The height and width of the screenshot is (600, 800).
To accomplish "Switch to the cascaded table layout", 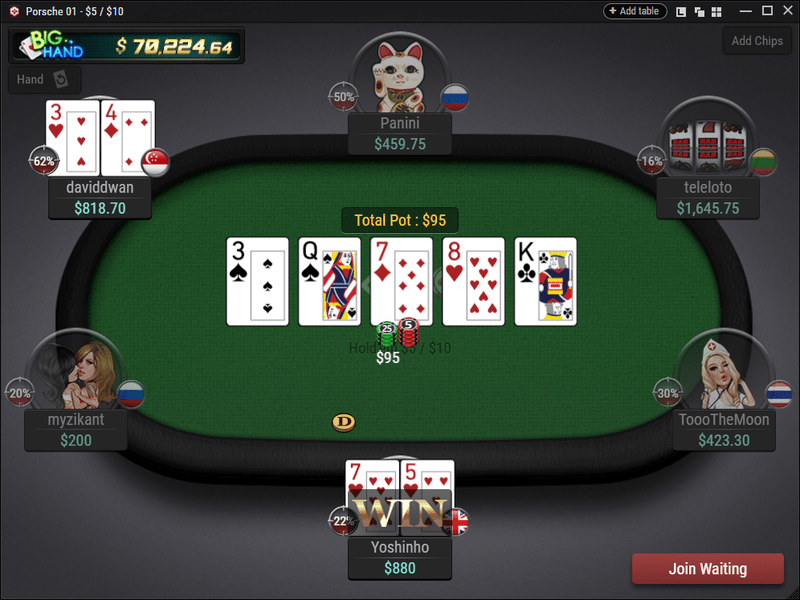I will click(699, 11).
